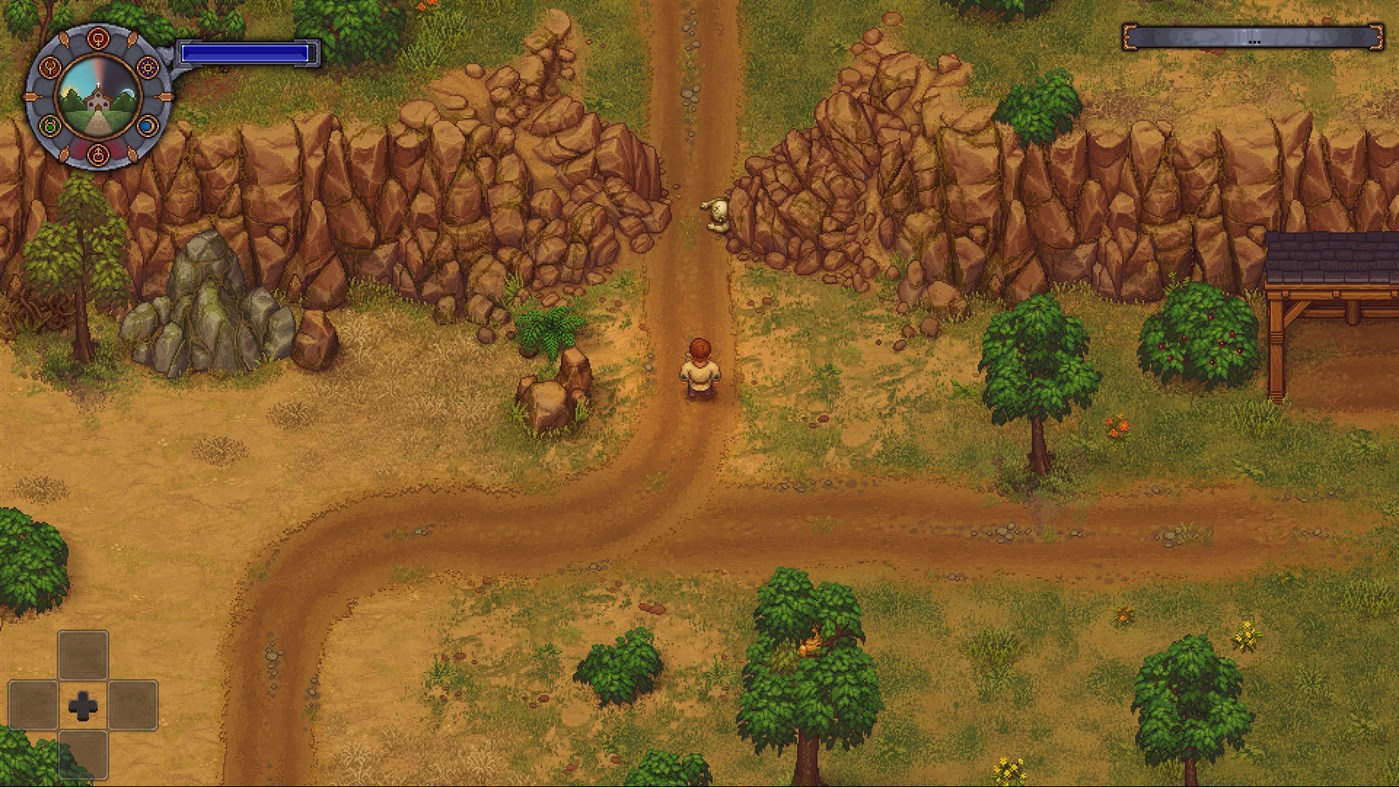This screenshot has width=1399, height=787.
Task: Select the brown fork day symbol on clock
Action: coord(51,66)
